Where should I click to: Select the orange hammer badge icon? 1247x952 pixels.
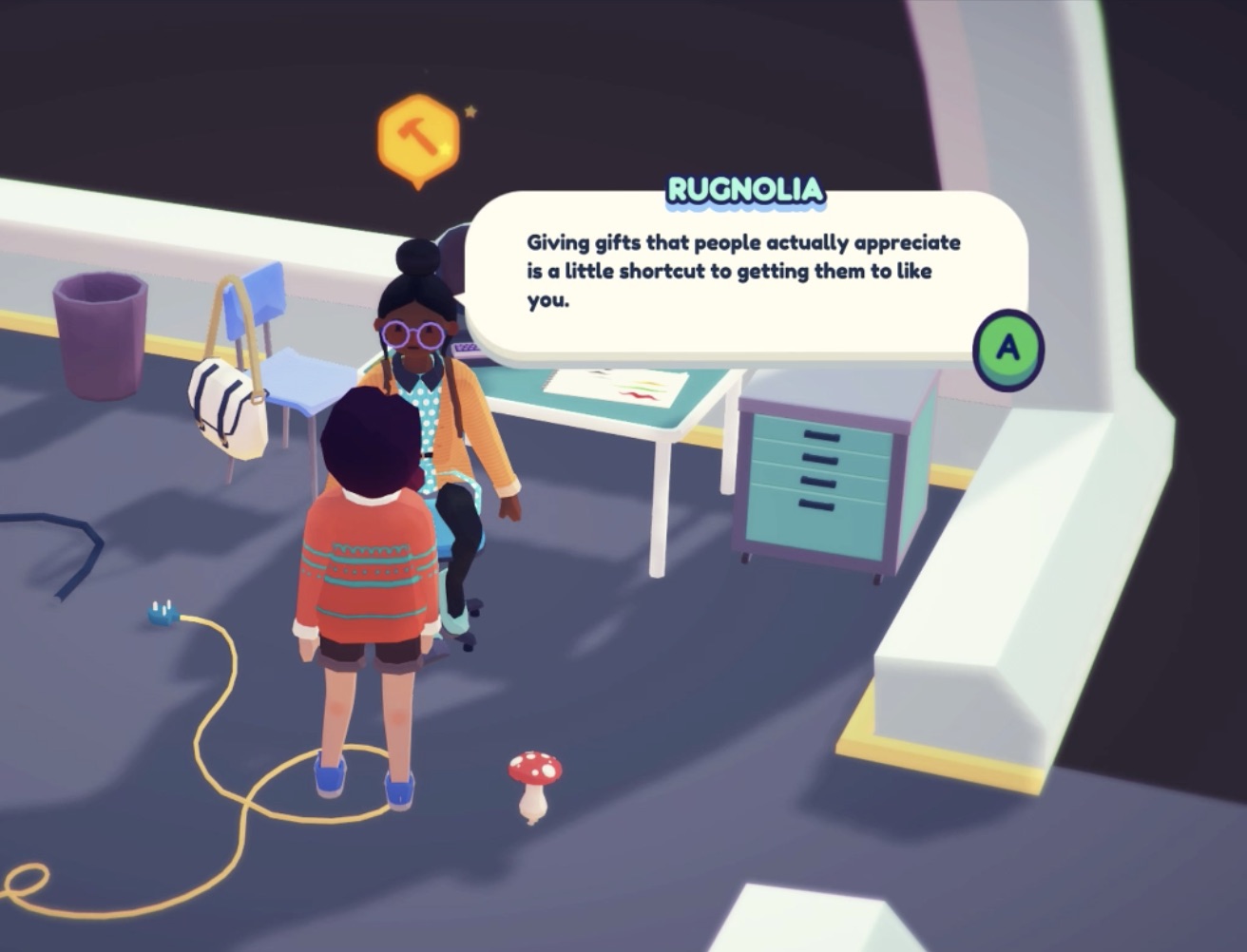coord(418,139)
